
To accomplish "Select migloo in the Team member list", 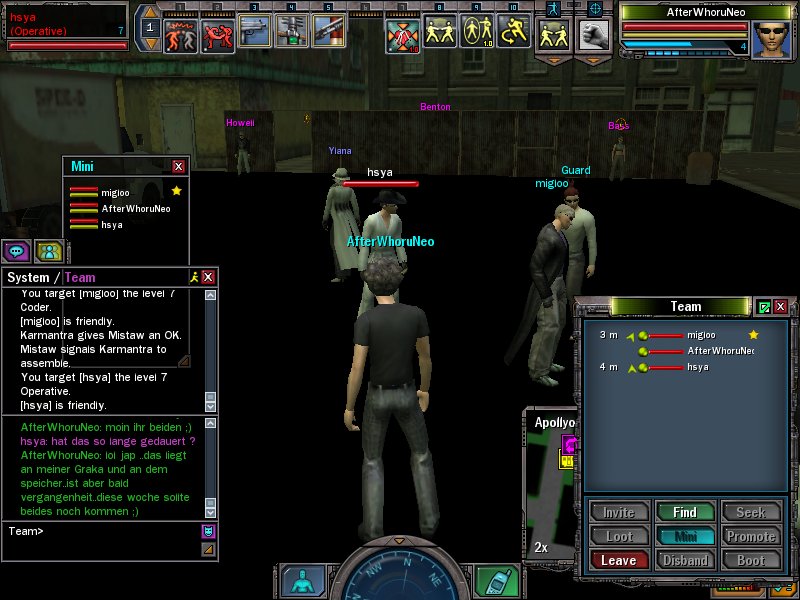I will pos(700,334).
